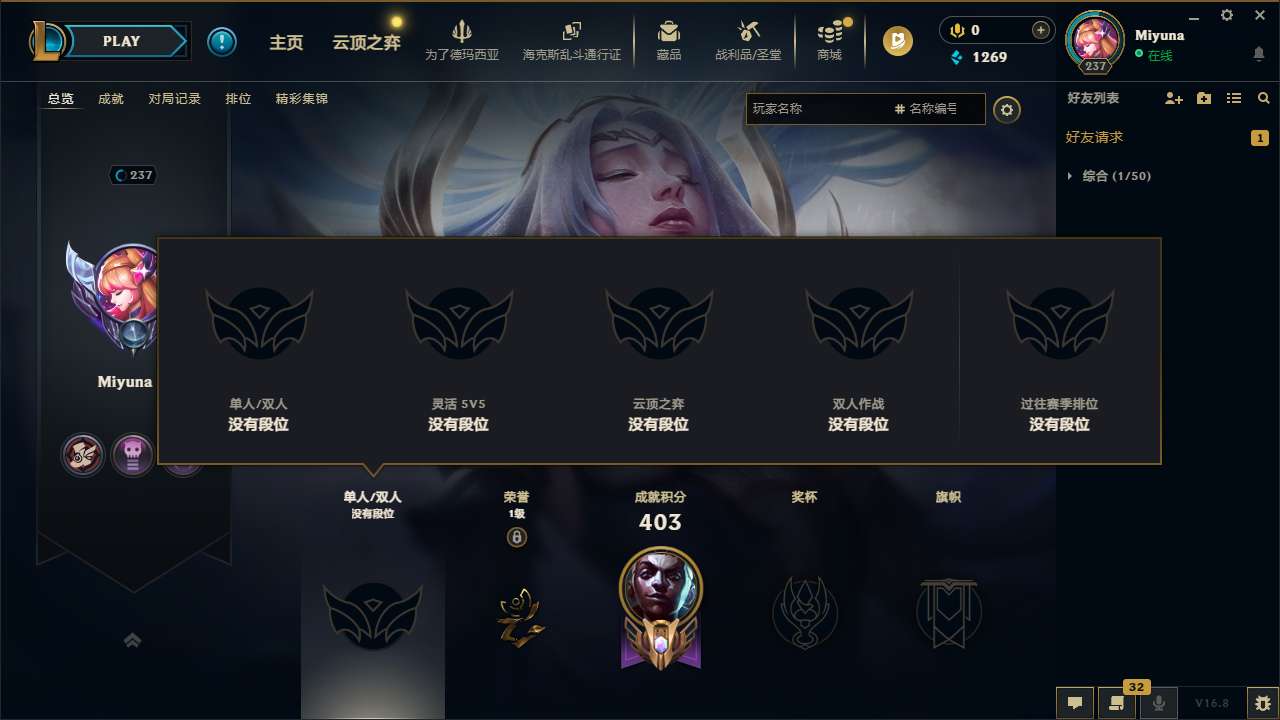Open the 藏品 collection icon
The width and height of the screenshot is (1280, 720).
click(x=669, y=40)
